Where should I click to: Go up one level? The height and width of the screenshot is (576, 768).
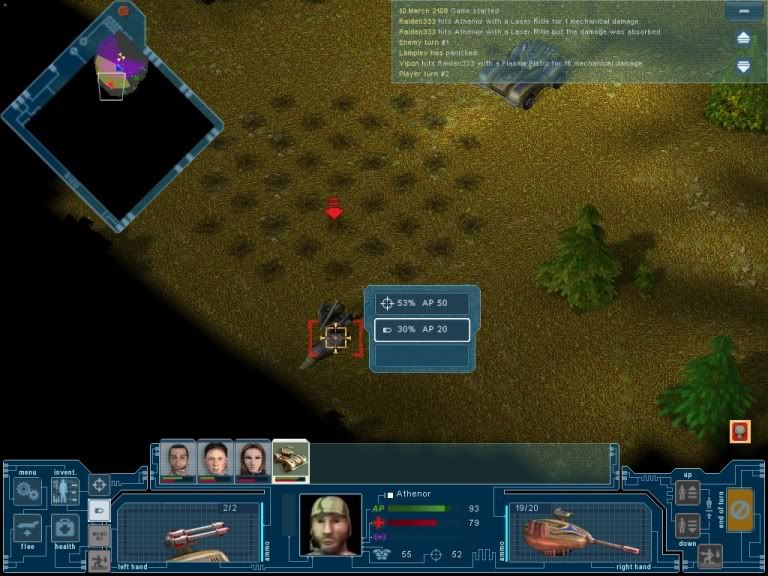[x=687, y=492]
